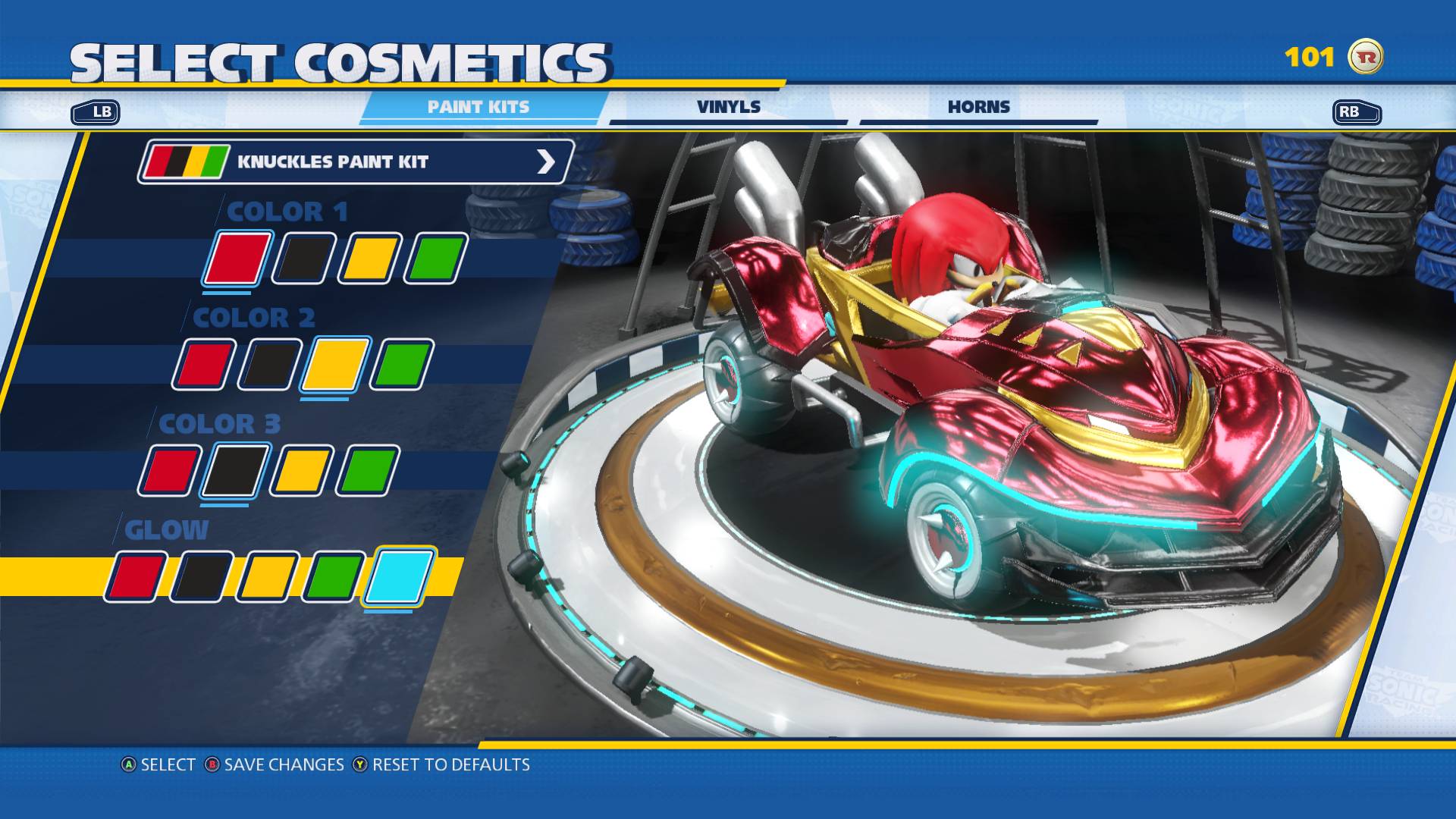Choose green swatch for Glow
This screenshot has width=1456, height=819.
point(334,577)
